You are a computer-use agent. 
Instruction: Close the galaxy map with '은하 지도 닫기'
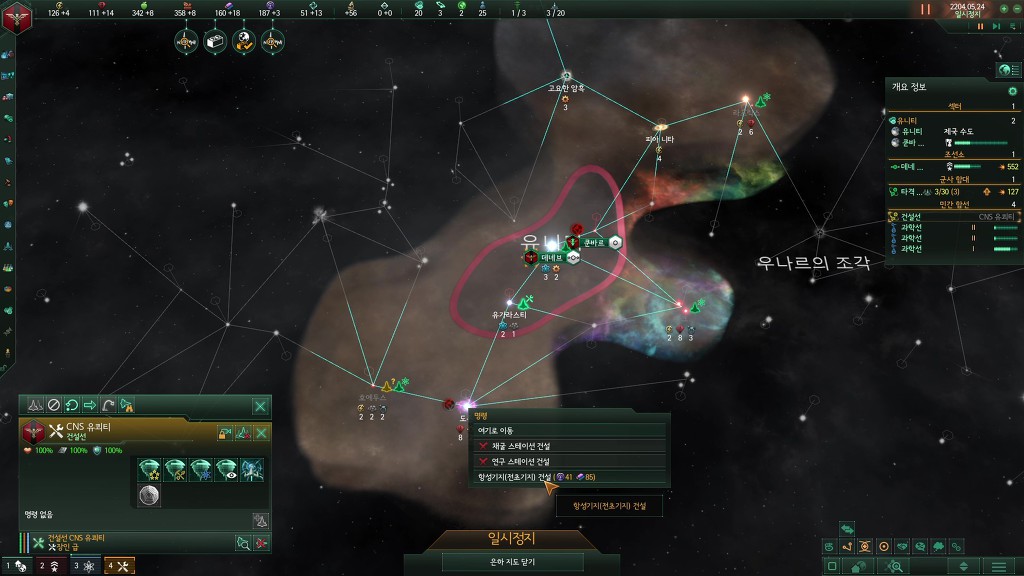512,562
